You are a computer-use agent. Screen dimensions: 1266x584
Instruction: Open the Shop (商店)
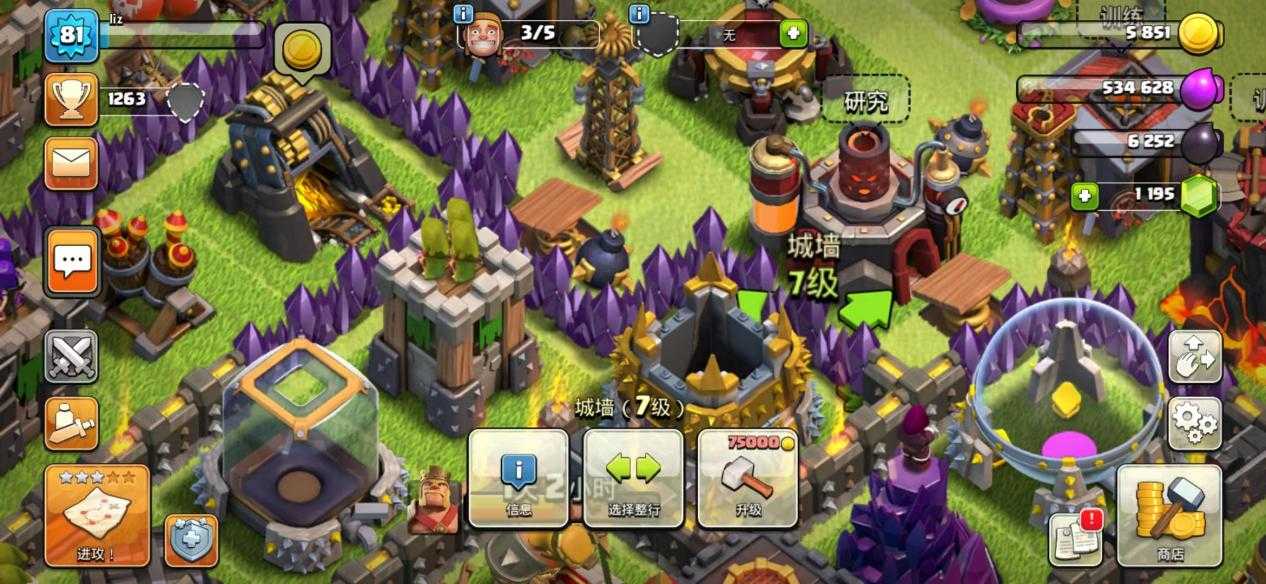(1169, 516)
